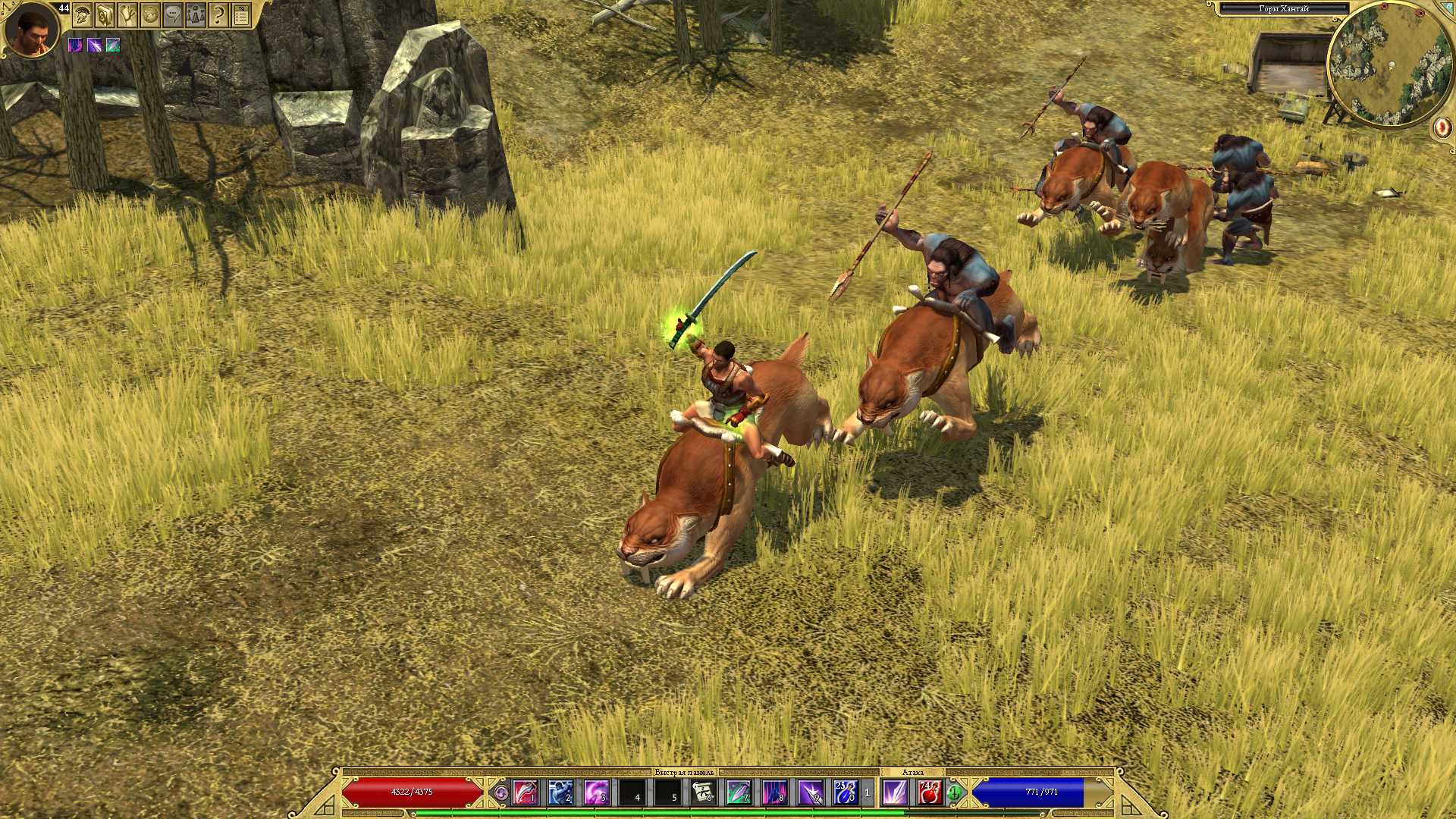Screen dimensions: 1456x819
Task: Use the red slash skill in slot 1
Action: click(x=526, y=792)
